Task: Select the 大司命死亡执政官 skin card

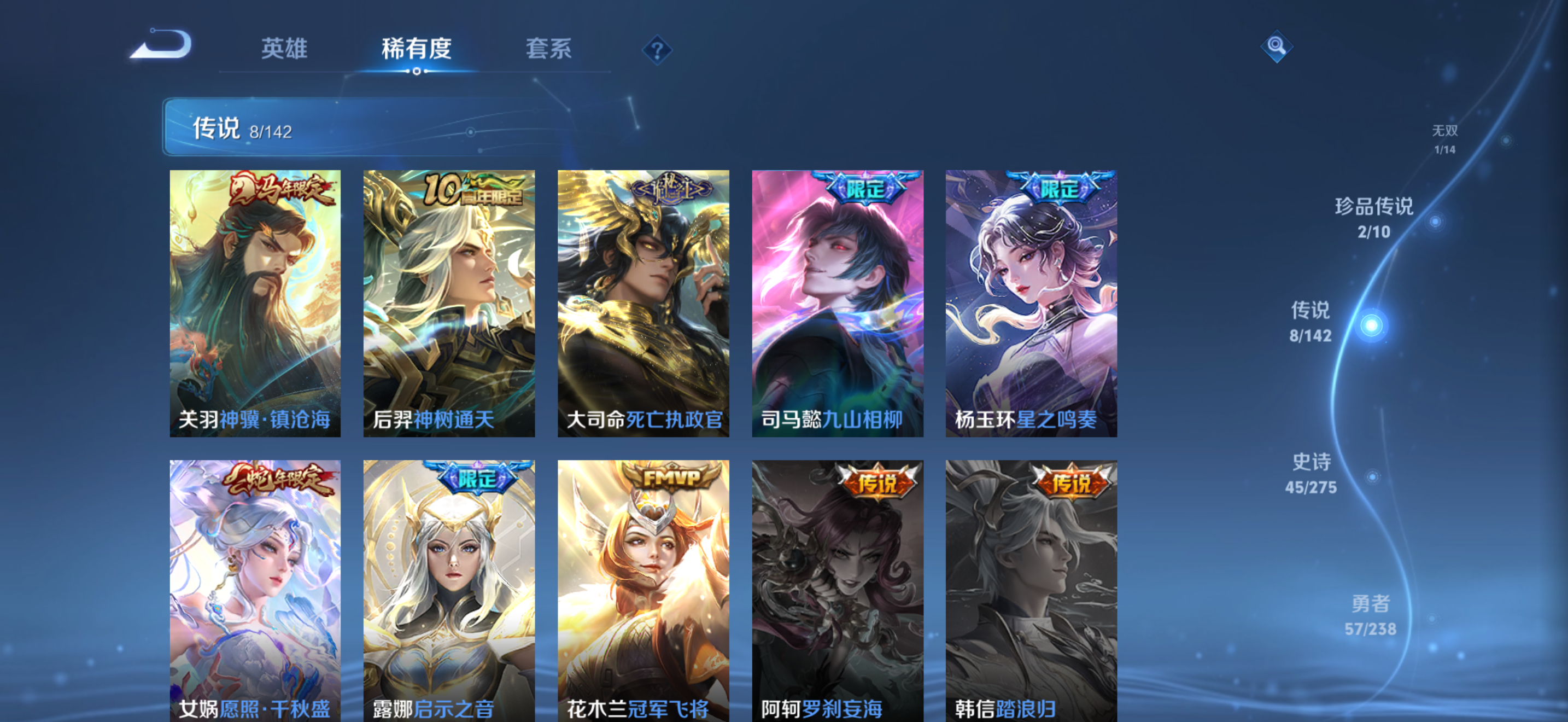Action: [x=643, y=302]
